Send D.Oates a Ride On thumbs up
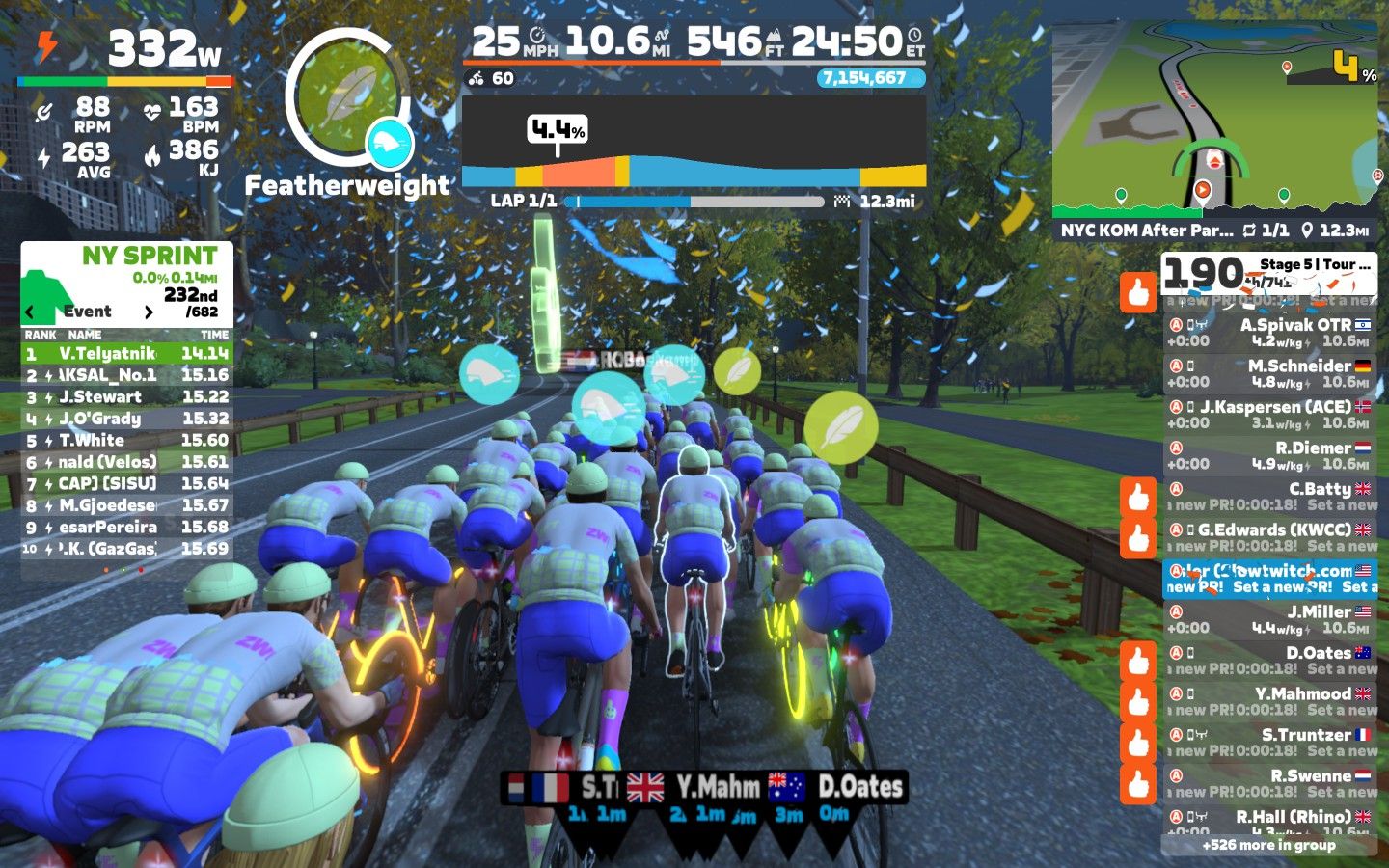 click(1138, 662)
